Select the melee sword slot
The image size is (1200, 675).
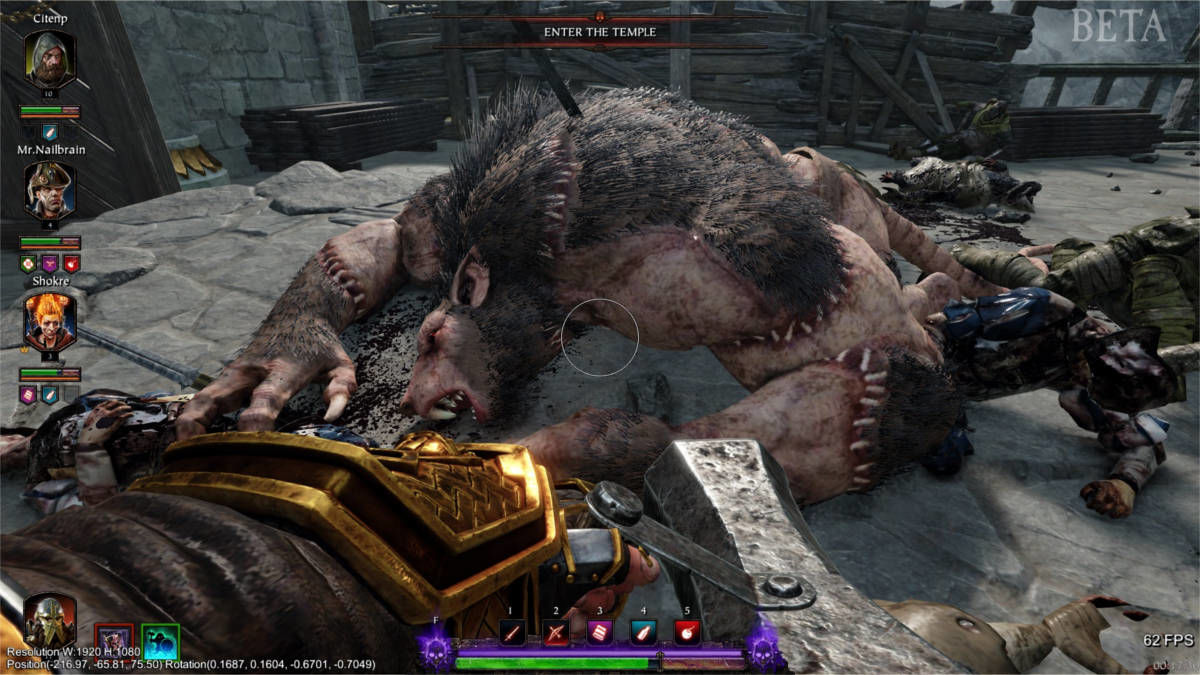512,632
